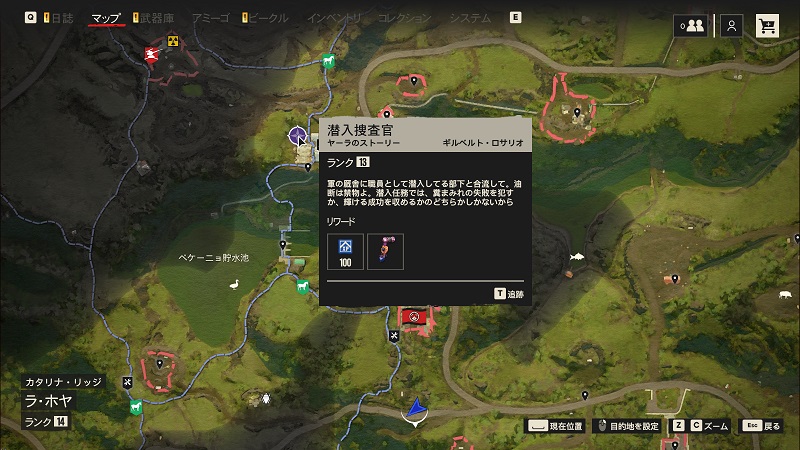Track the 潜入捜査官 mission via 追跡
The width and height of the screenshot is (800, 450).
click(x=510, y=294)
